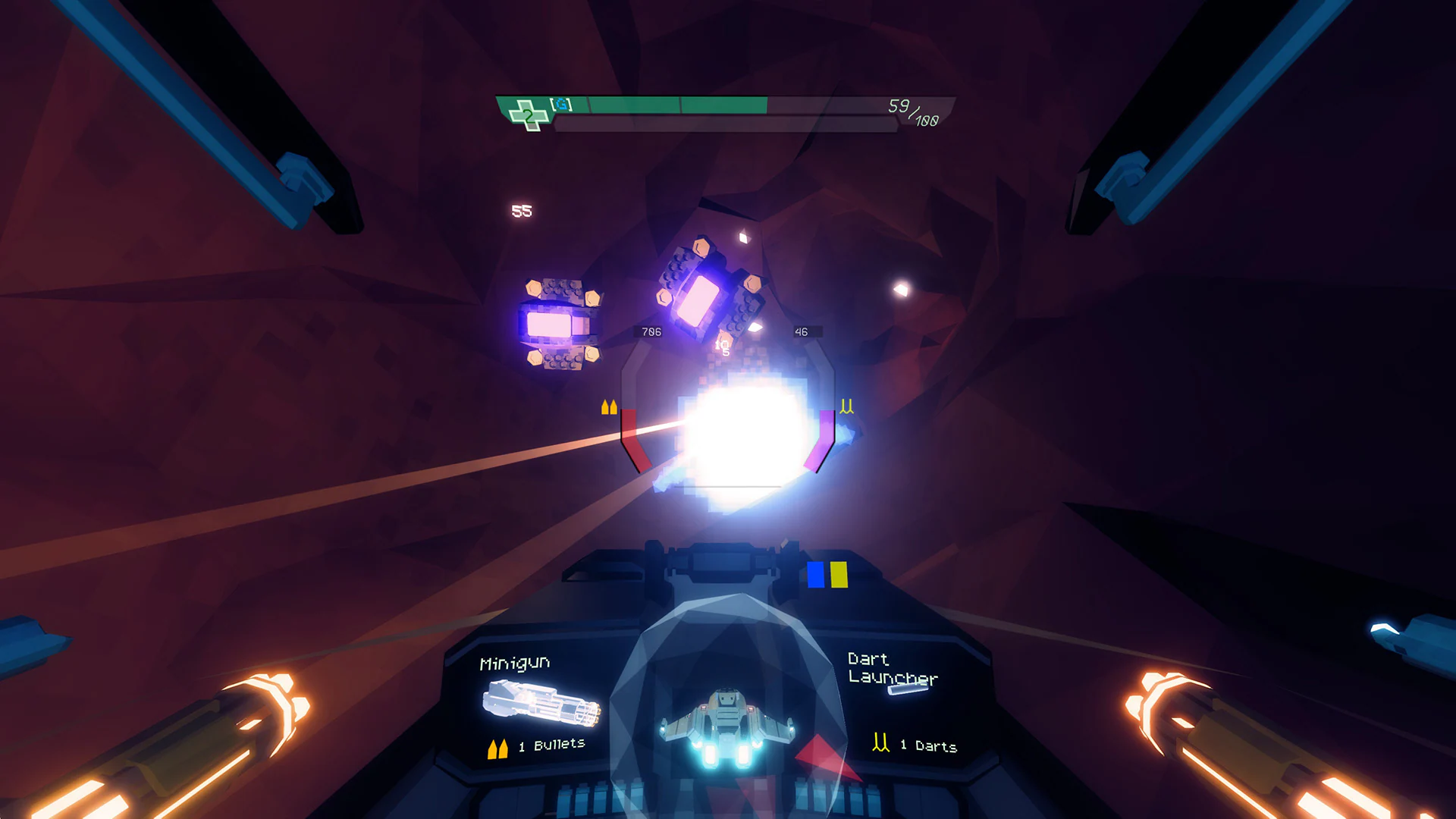Click the dart prongs icon beside '1 Darts'
This screenshot has height=819, width=1456.
coord(880,742)
